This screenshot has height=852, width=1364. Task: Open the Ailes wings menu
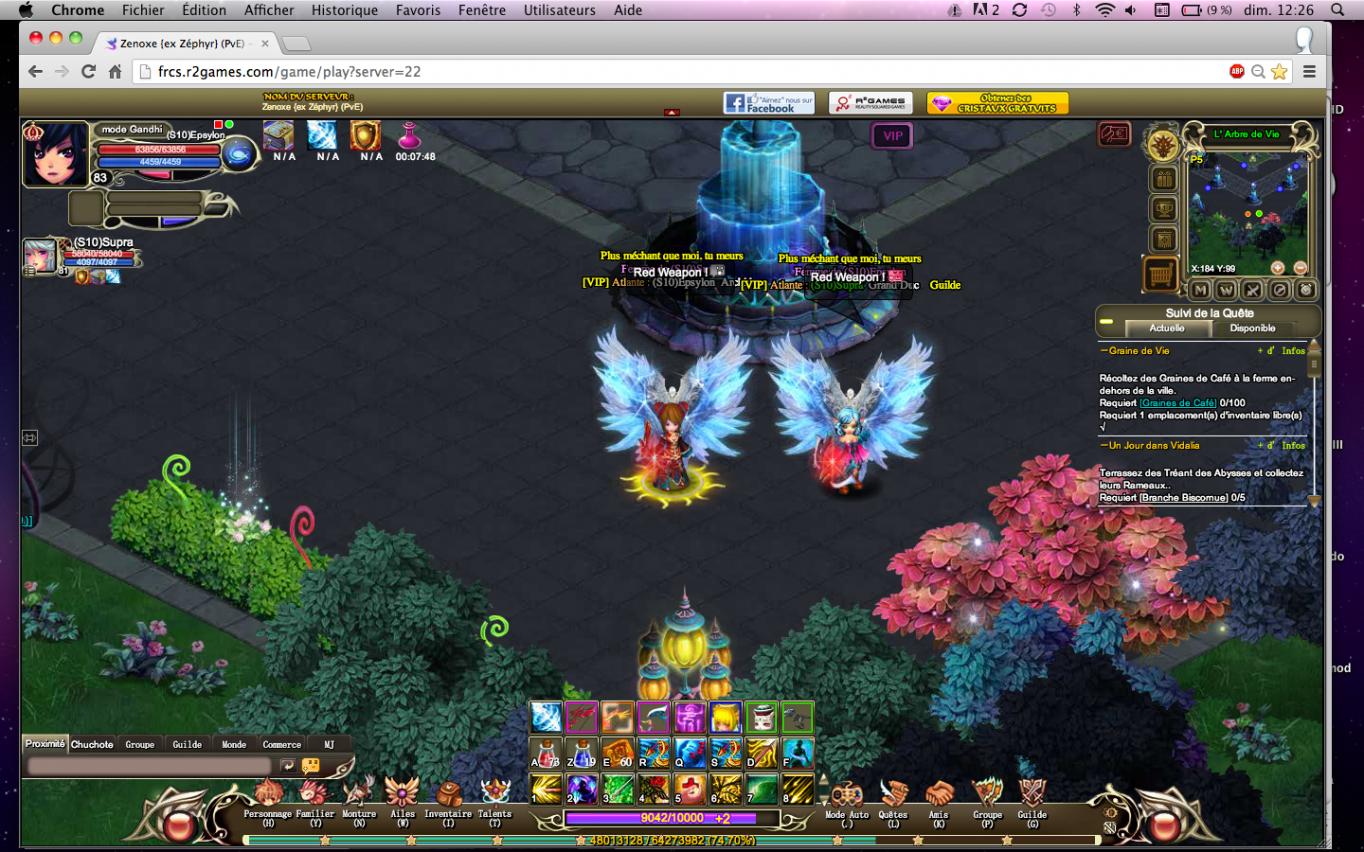402,796
